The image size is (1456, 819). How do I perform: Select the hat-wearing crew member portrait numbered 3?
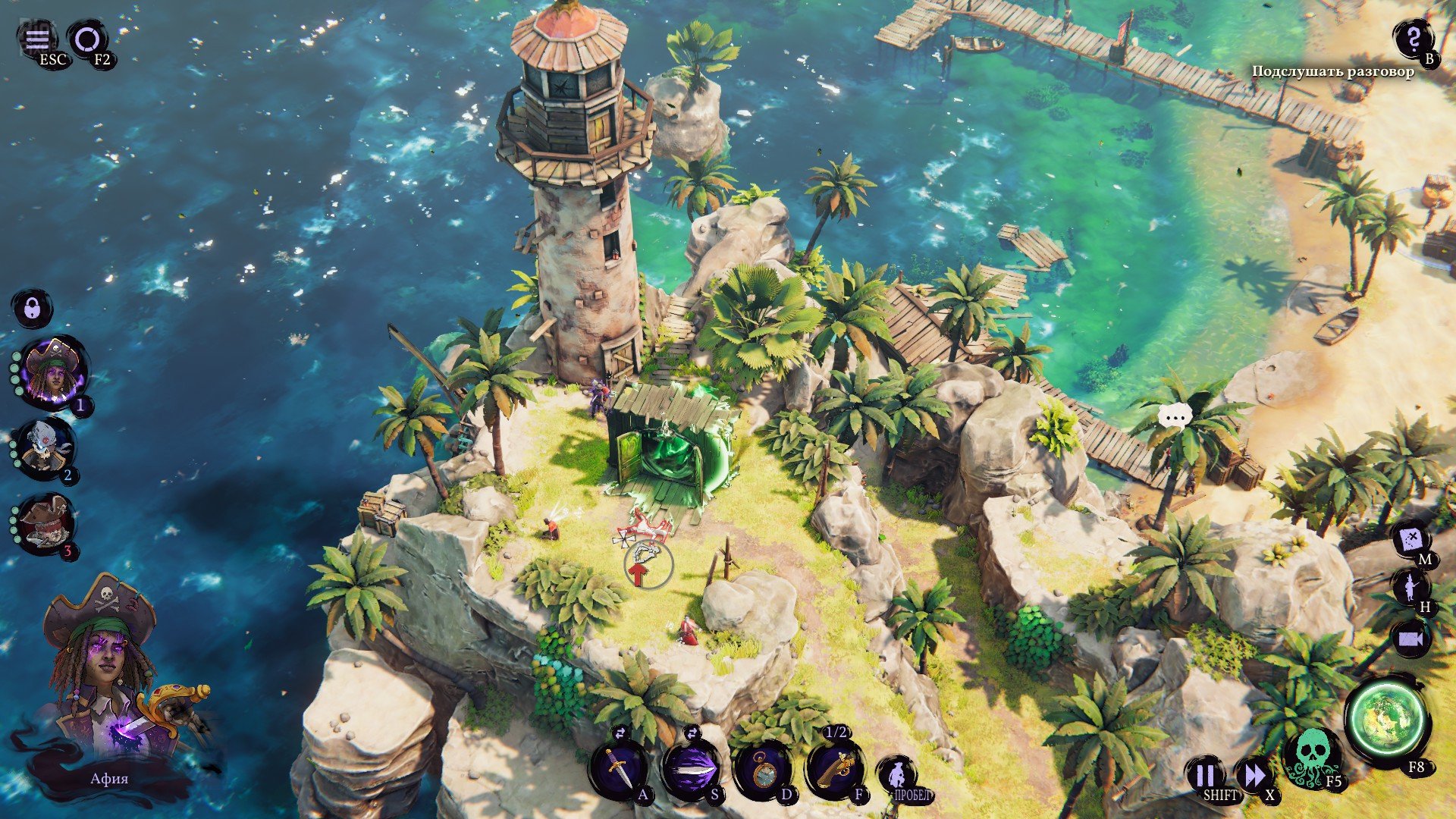point(46,523)
